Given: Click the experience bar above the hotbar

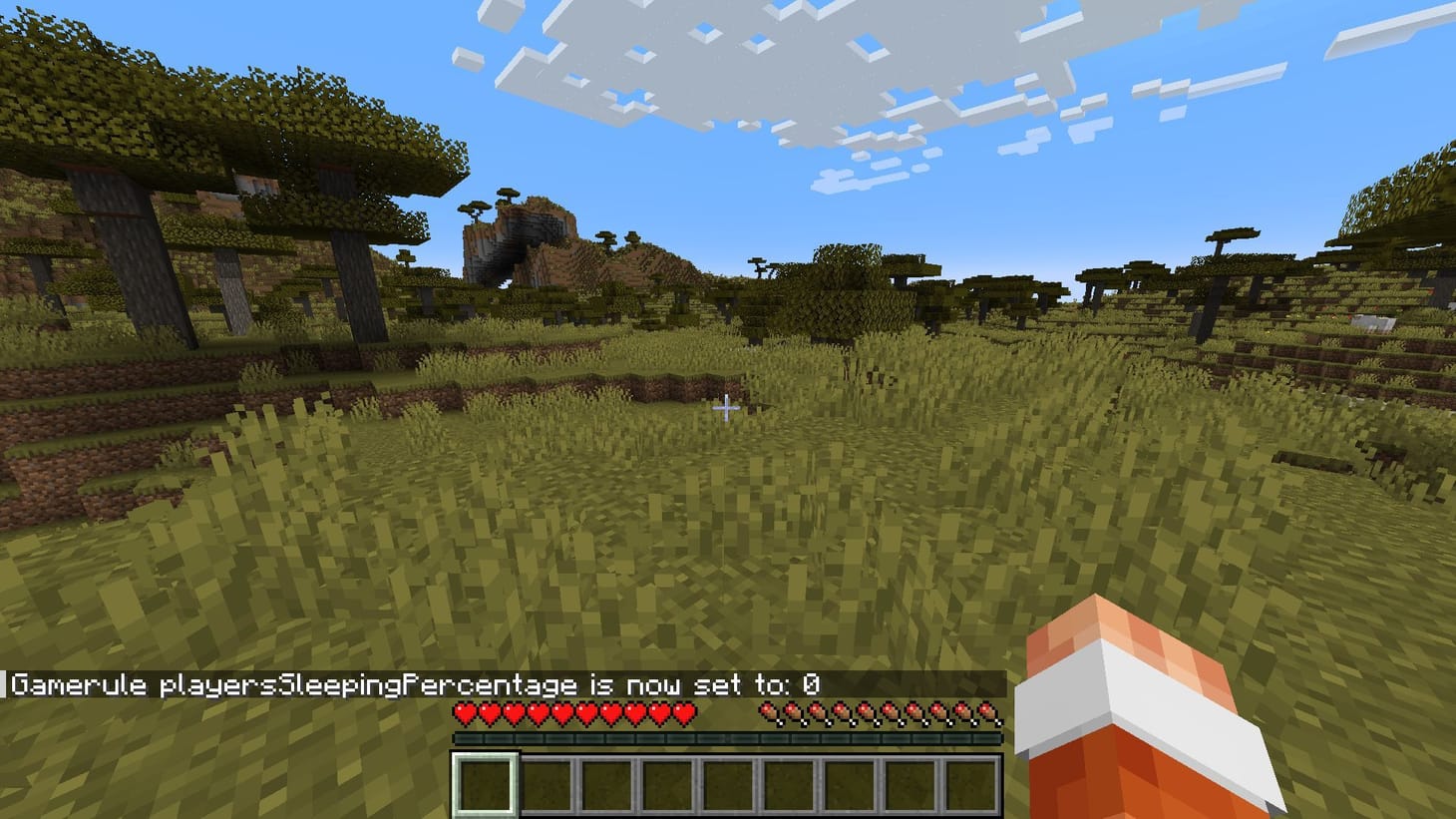Looking at the screenshot, I should point(728,737).
